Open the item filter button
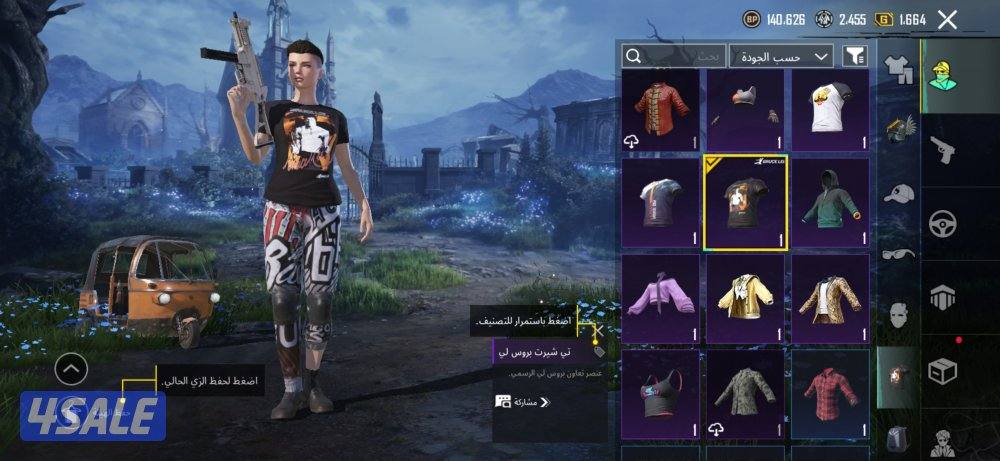 [x=854, y=57]
